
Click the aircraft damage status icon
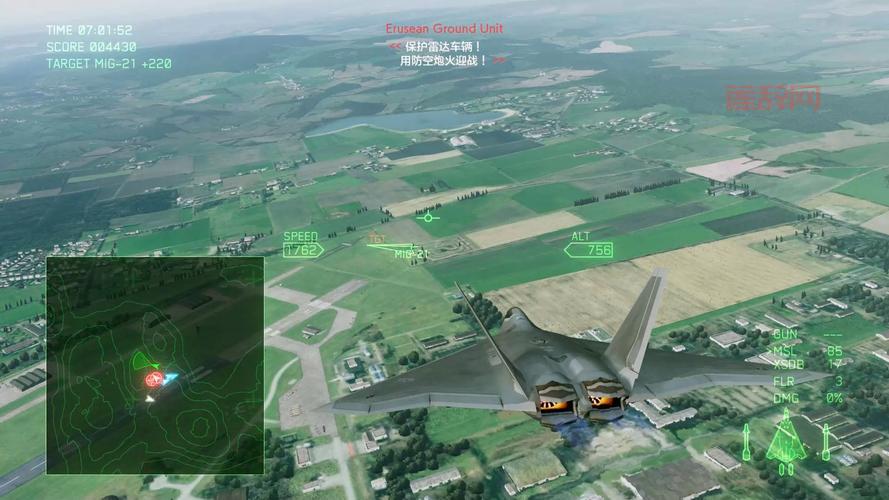click(x=786, y=440)
